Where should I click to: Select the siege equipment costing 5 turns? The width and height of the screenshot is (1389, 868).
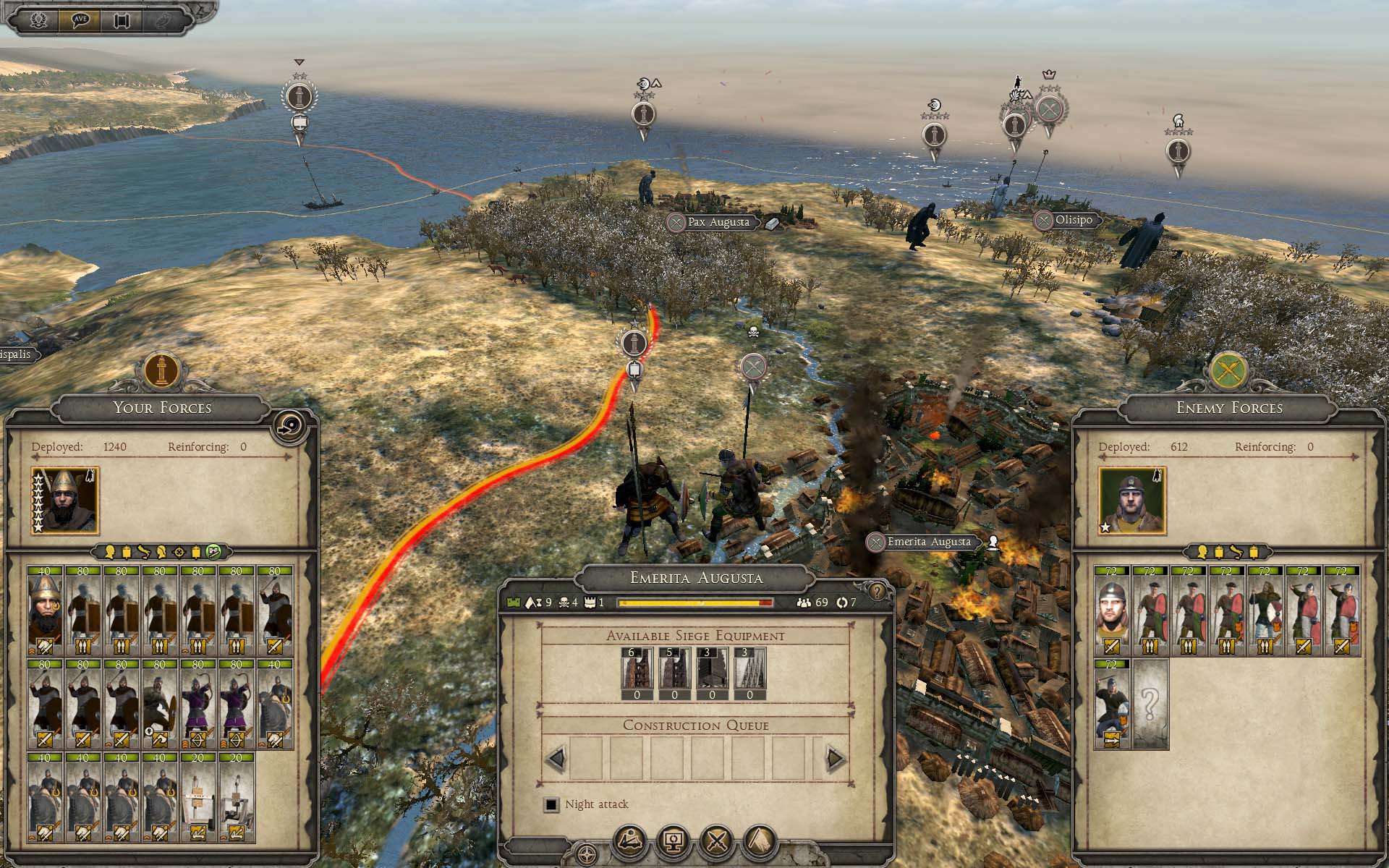tap(674, 673)
